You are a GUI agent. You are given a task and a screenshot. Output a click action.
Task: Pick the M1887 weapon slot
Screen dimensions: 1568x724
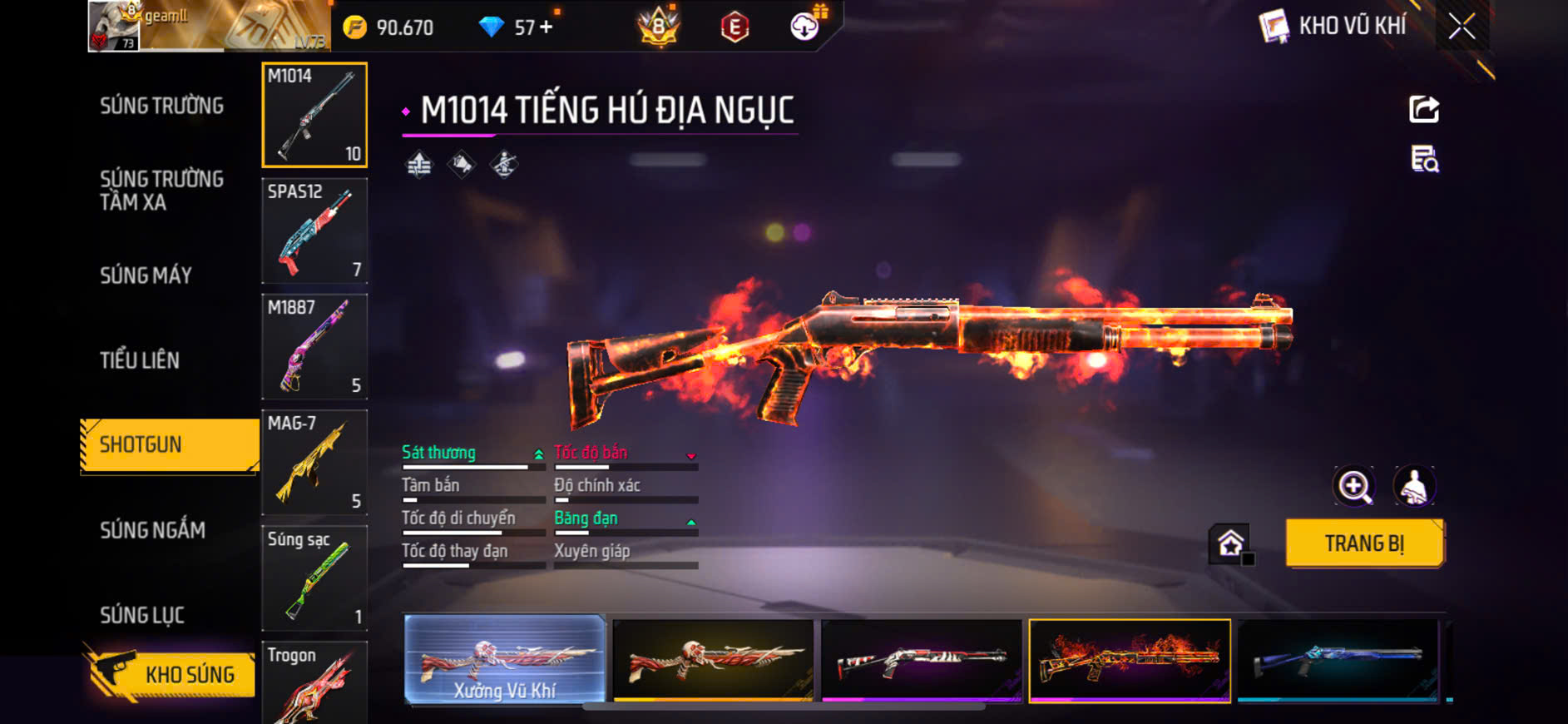tap(314, 346)
